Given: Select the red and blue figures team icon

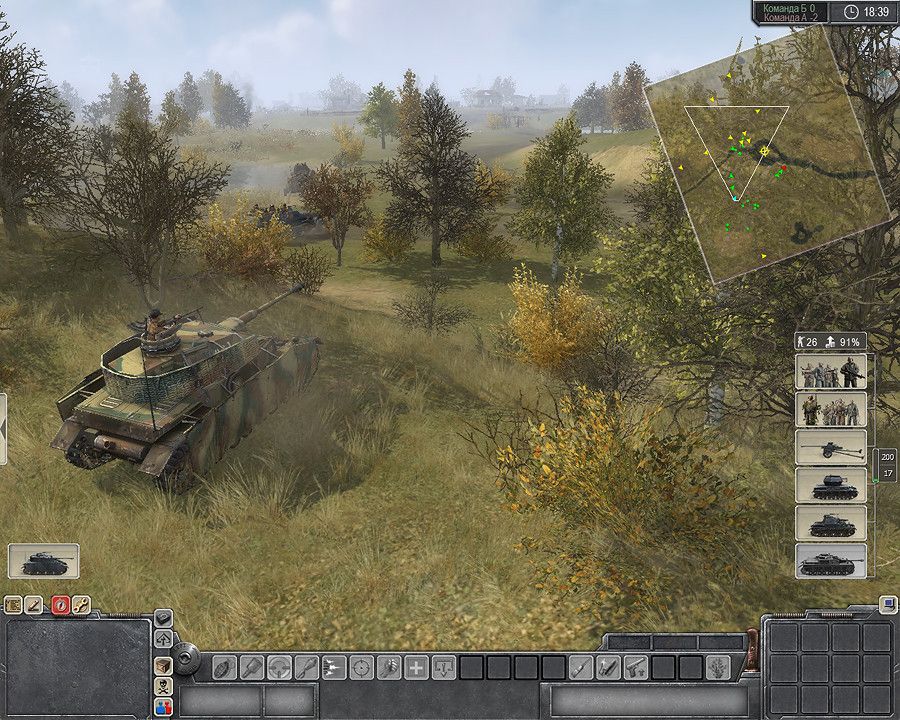Looking at the screenshot, I should click(163, 708).
